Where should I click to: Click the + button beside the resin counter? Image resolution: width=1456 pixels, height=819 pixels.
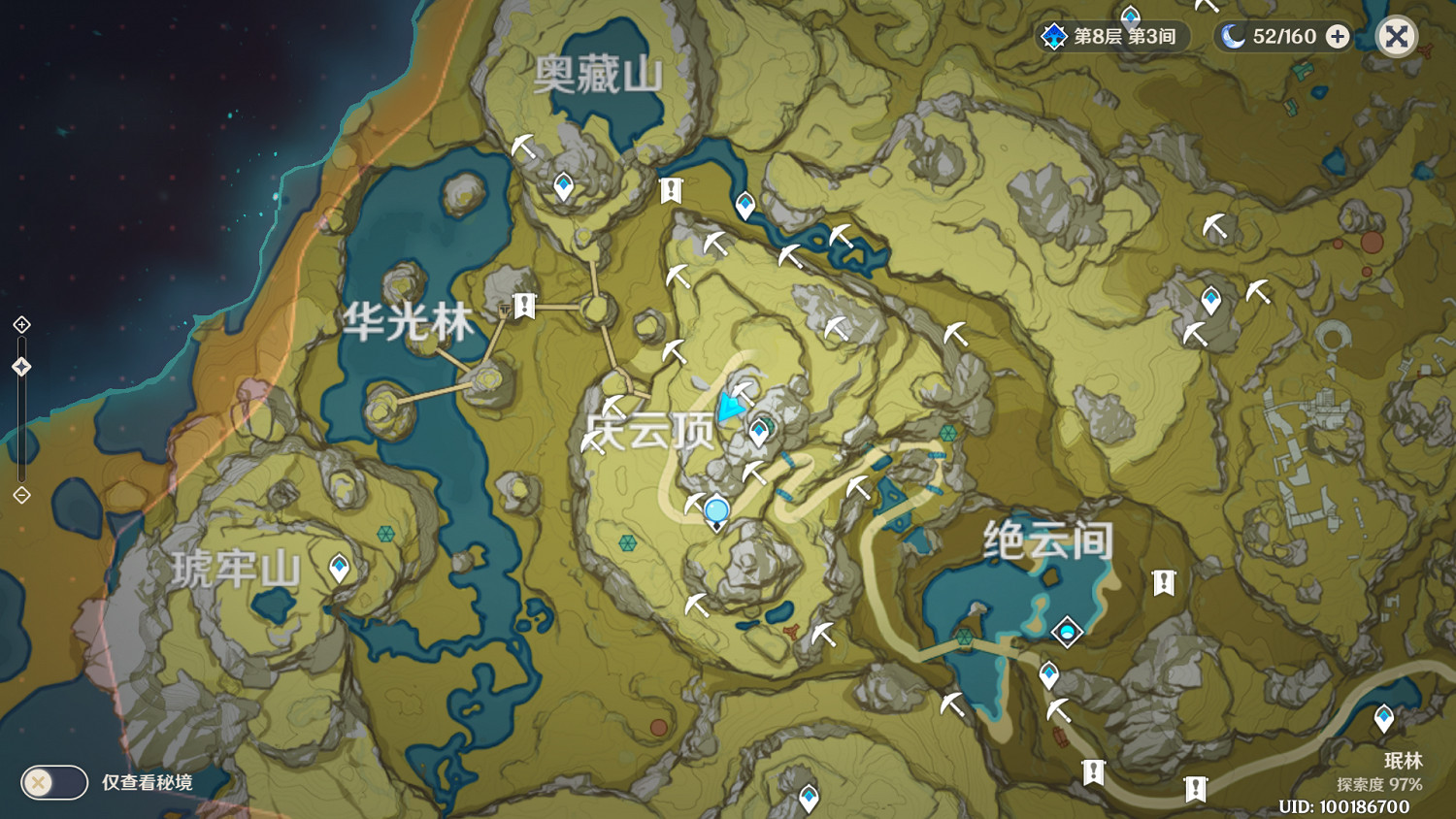(x=1338, y=37)
